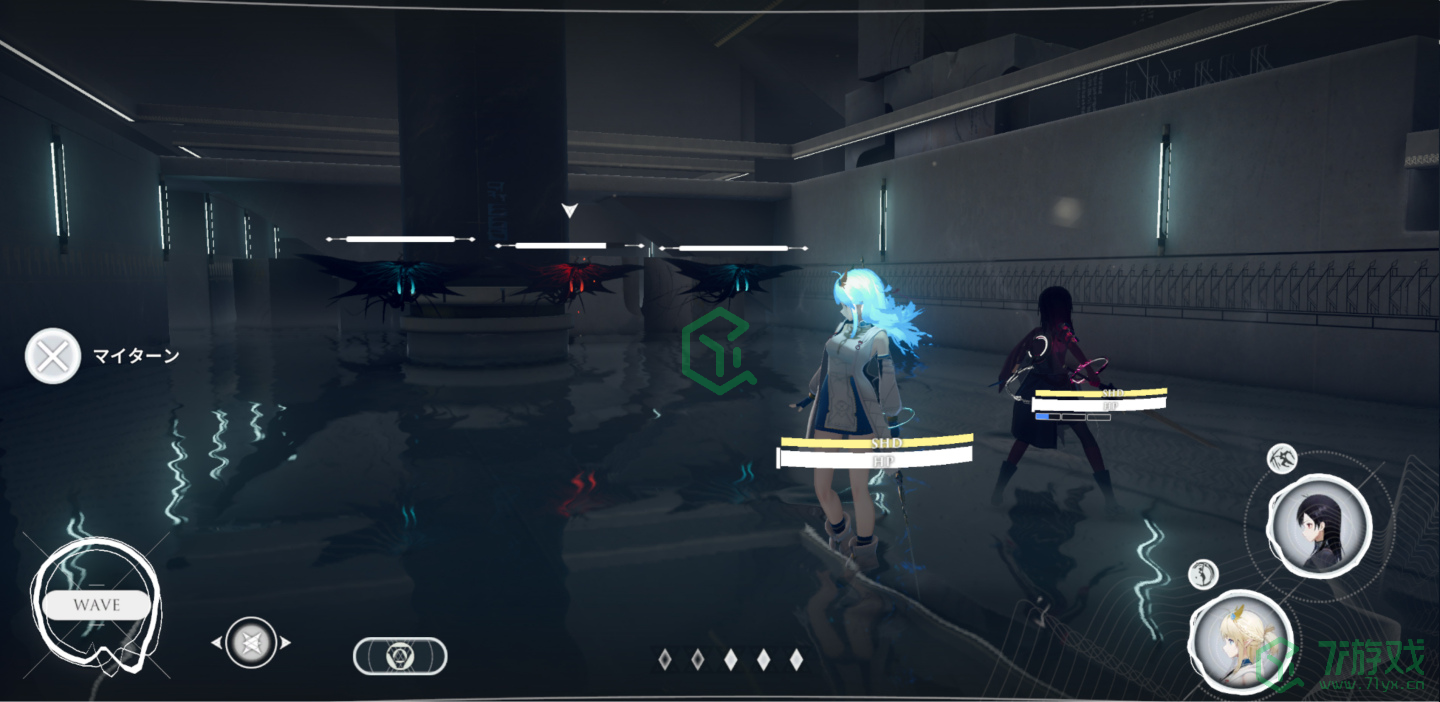Toggle the pill-shaped triangle emblem button
This screenshot has width=1440, height=702.
pos(400,656)
